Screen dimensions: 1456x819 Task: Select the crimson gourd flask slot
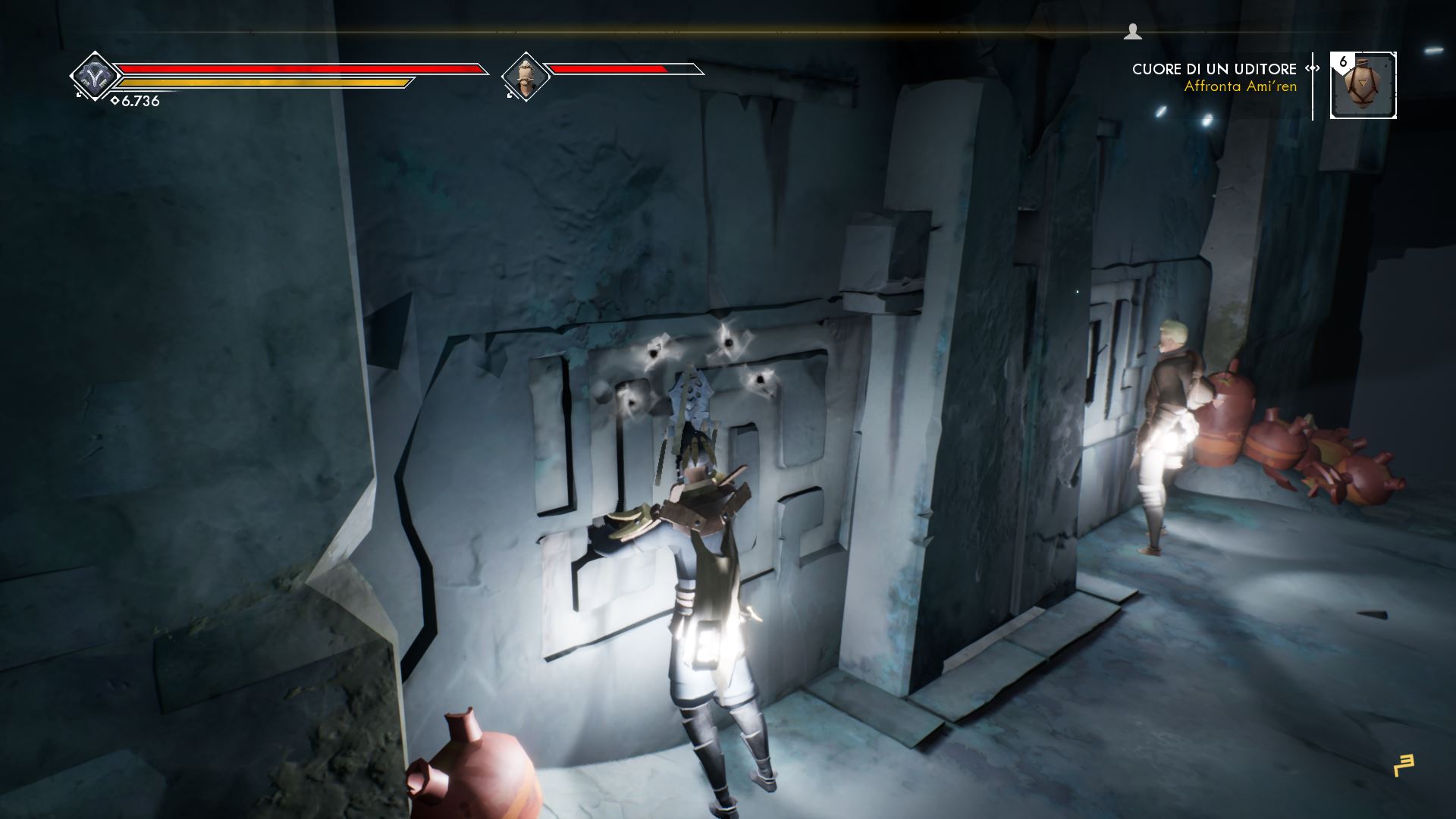point(1363,85)
